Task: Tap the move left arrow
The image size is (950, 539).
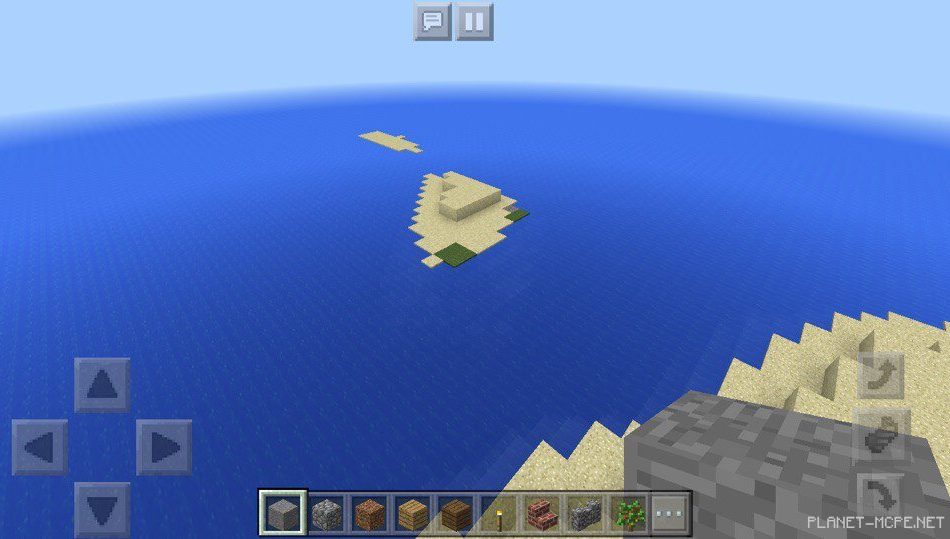Action: (40, 447)
